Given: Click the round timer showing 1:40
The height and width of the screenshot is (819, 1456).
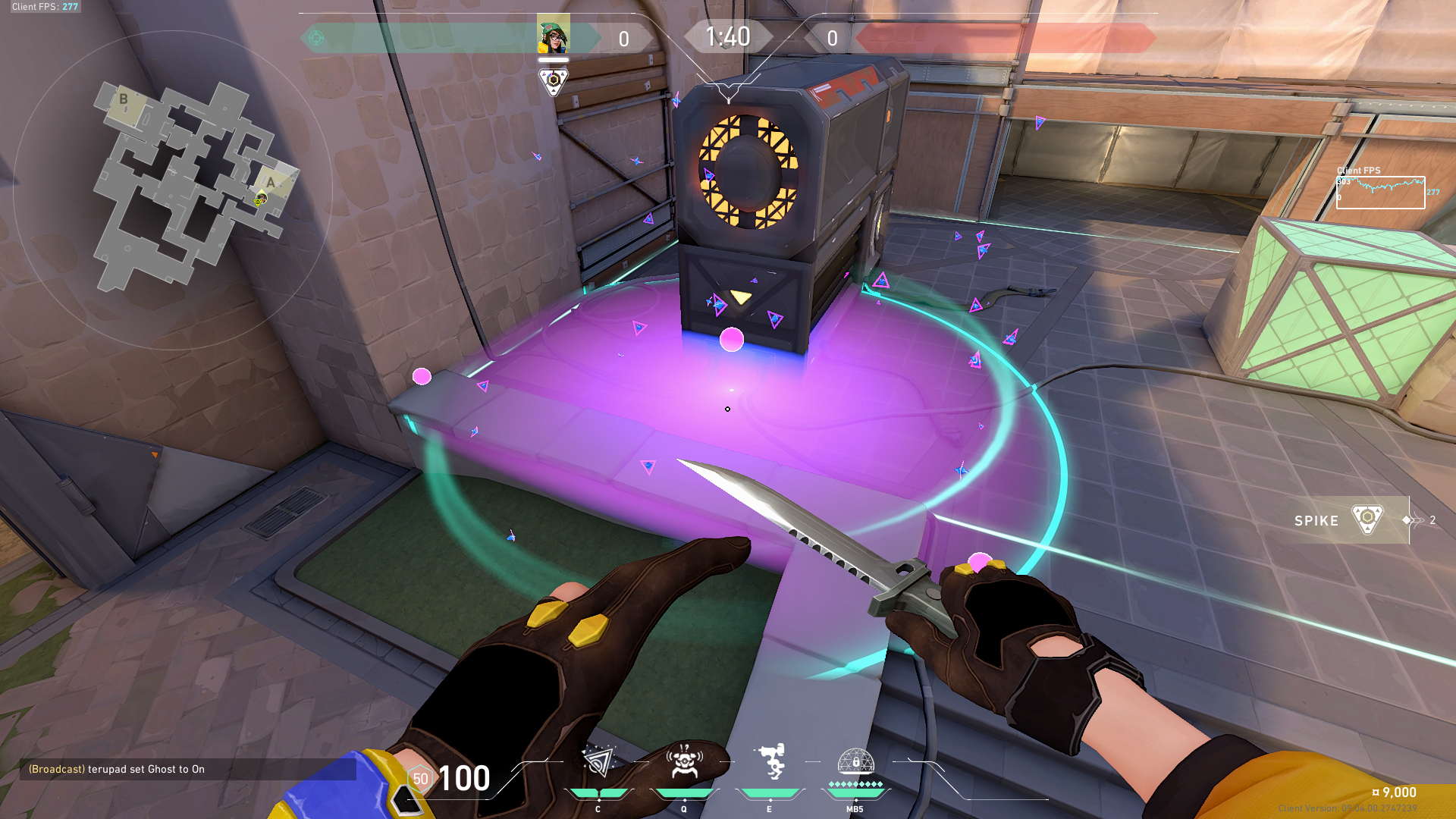Looking at the screenshot, I should point(728,36).
